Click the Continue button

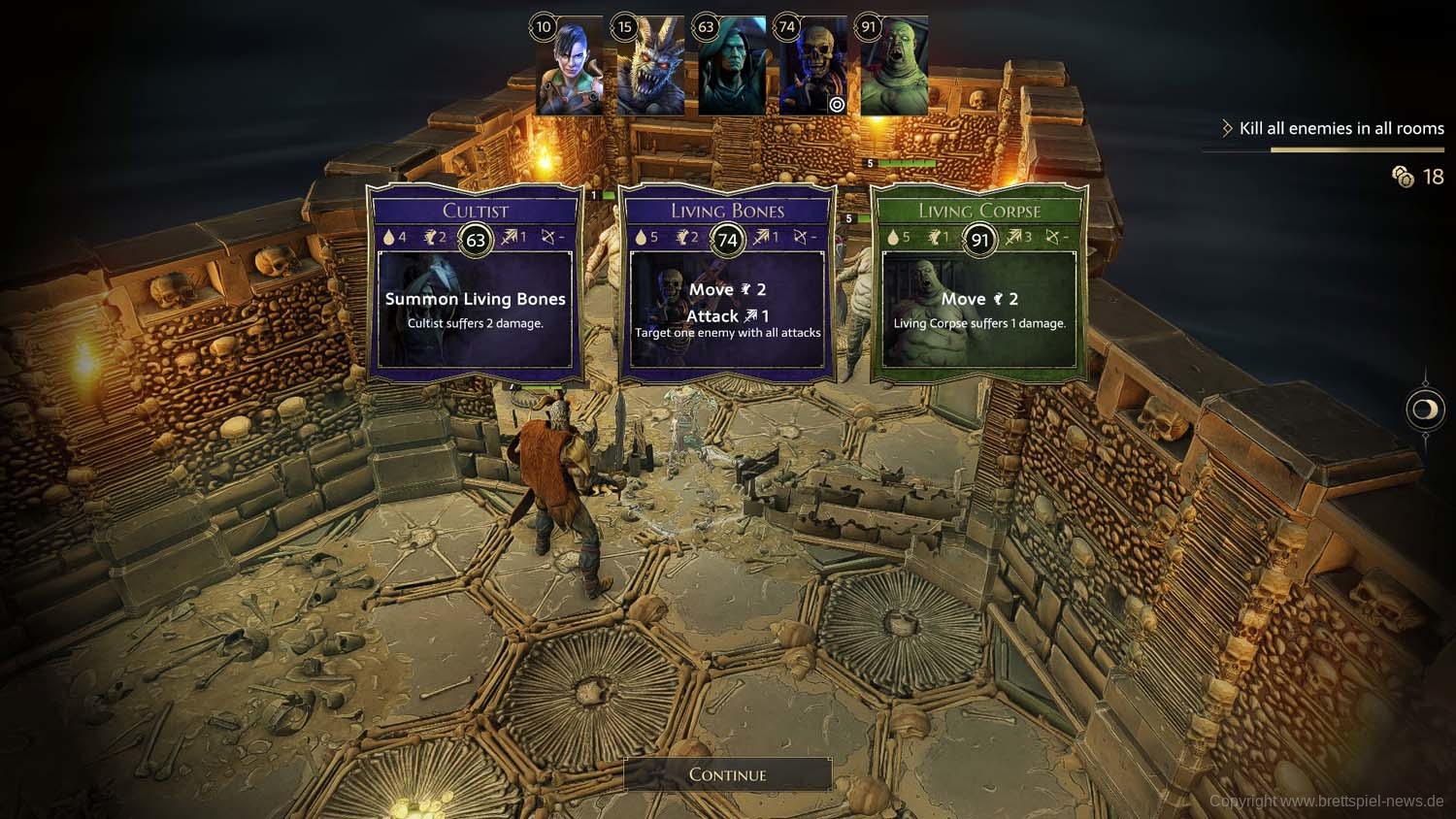point(727,774)
